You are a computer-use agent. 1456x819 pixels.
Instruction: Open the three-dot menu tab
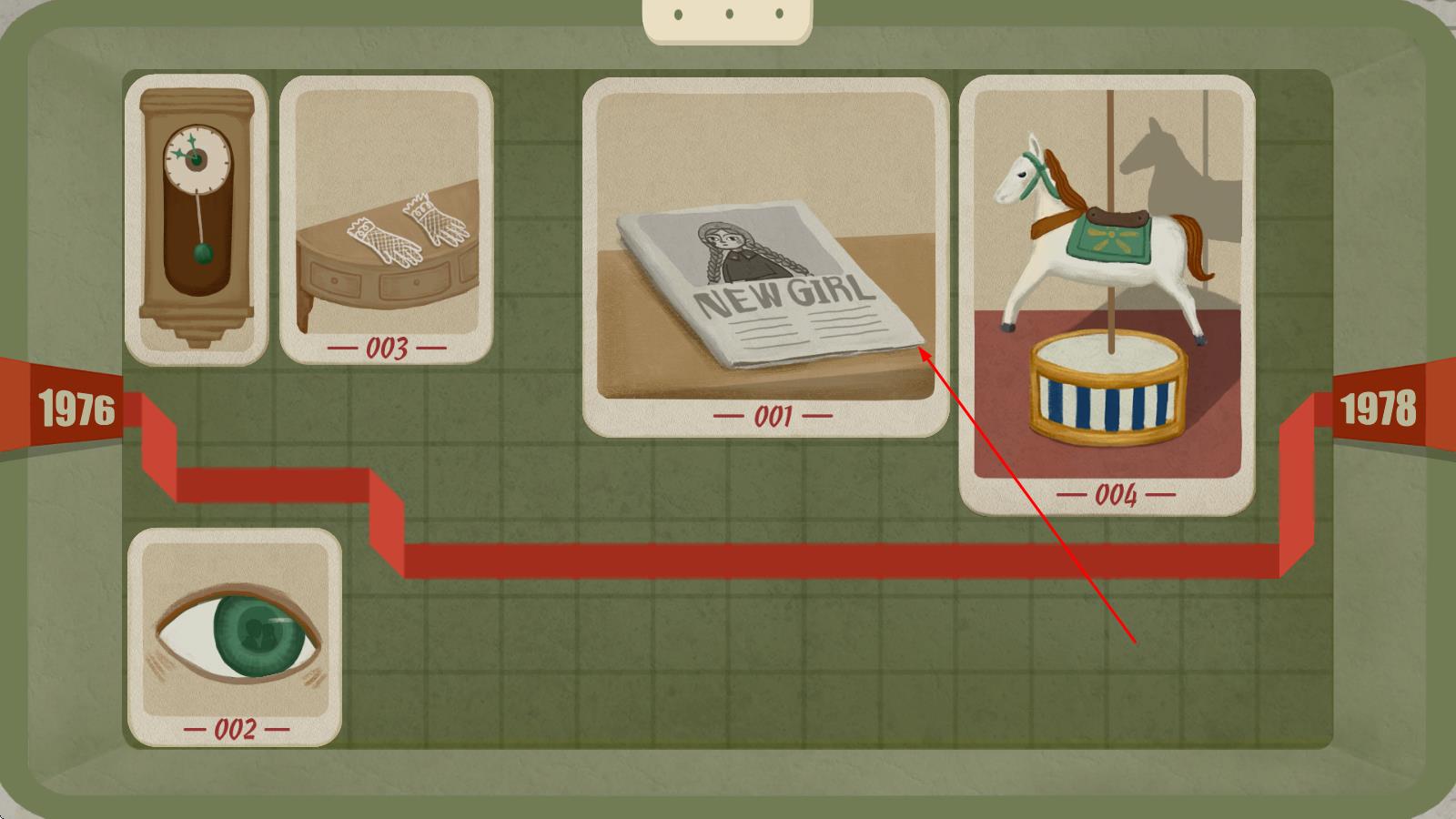[x=728, y=16]
